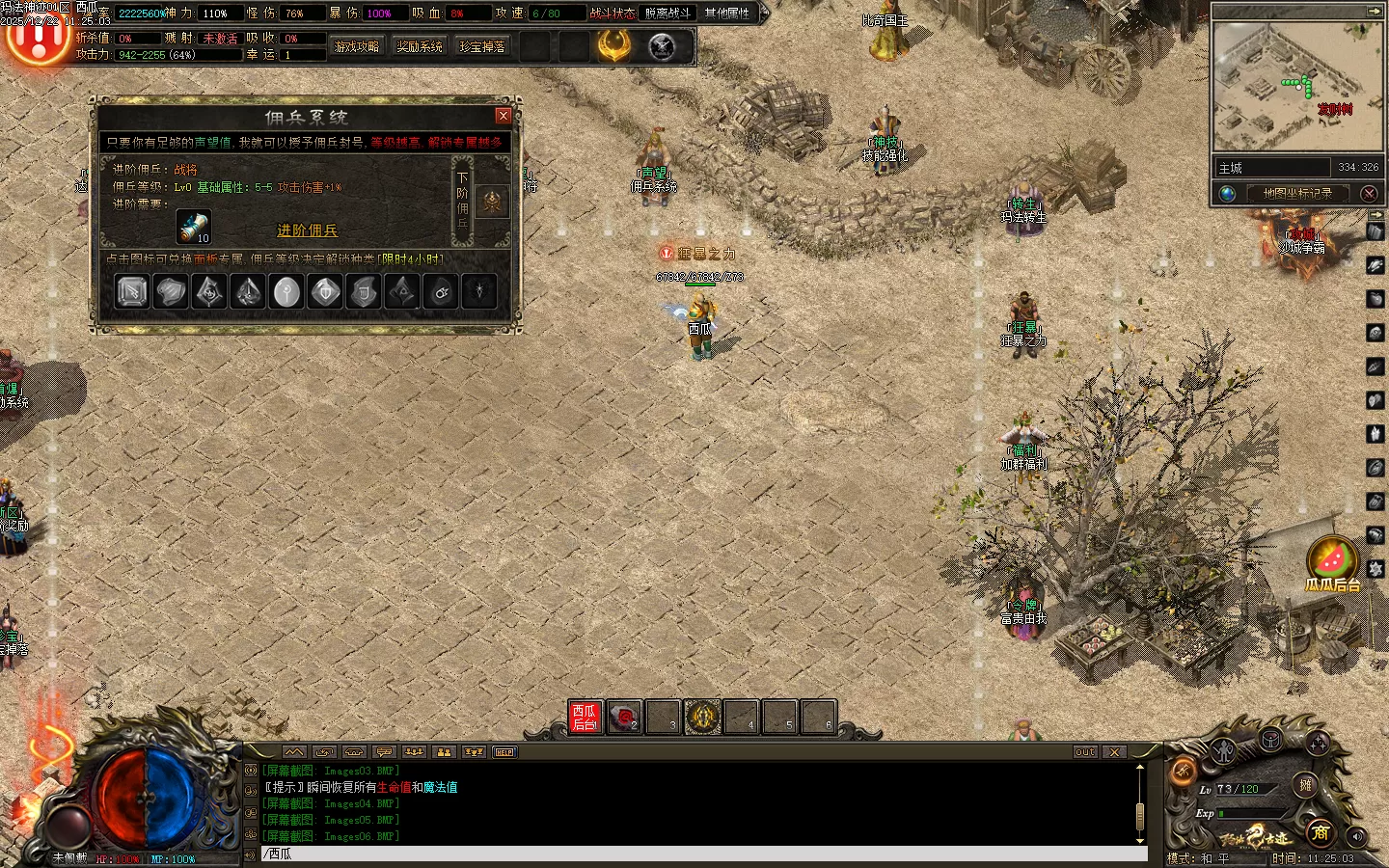Viewport: 1389px width, 868px height.
Task: Open the 游戏攻略 game guide
Action: (x=357, y=46)
